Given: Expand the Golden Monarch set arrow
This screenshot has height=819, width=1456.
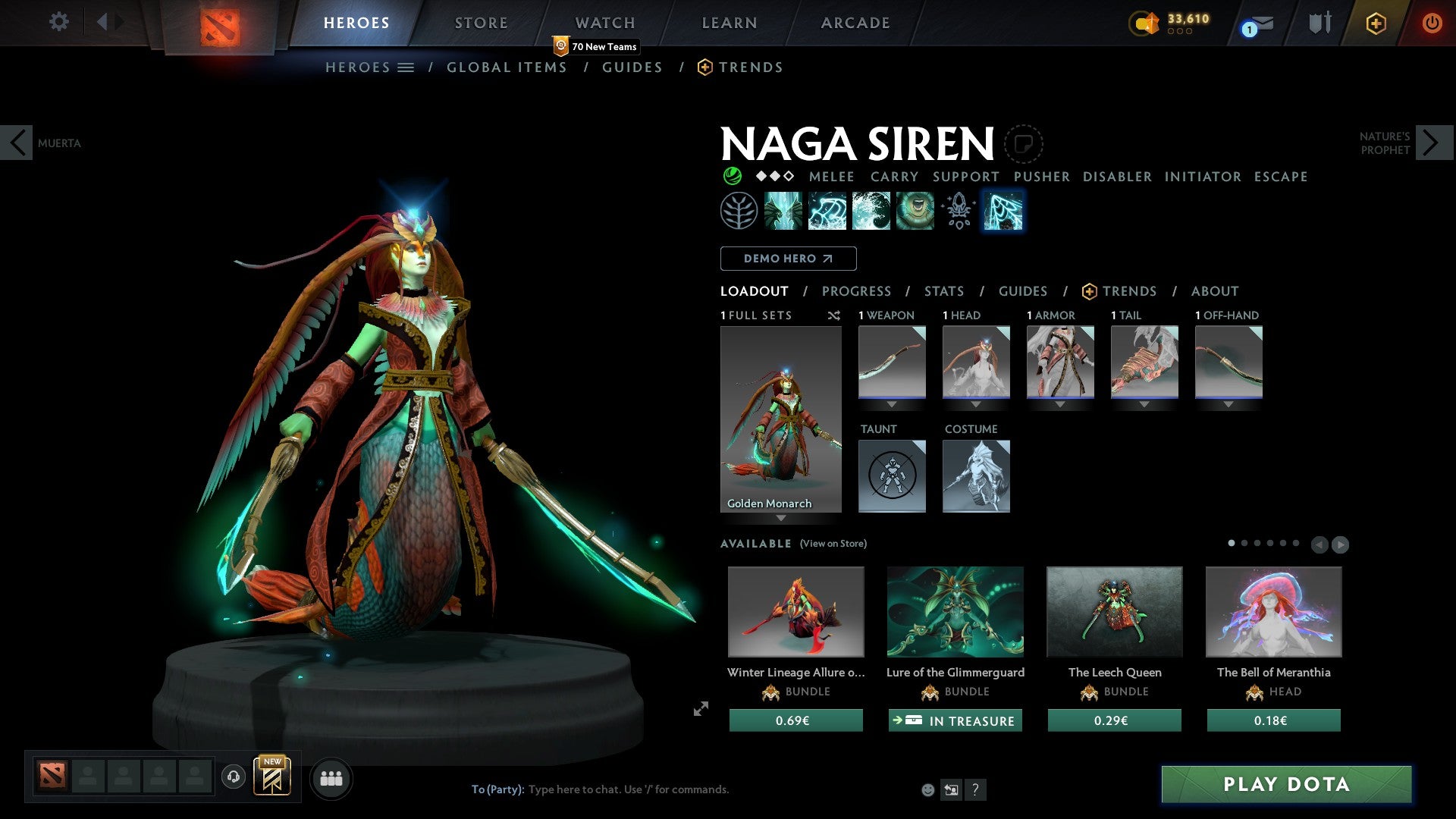Looking at the screenshot, I should 782,519.
